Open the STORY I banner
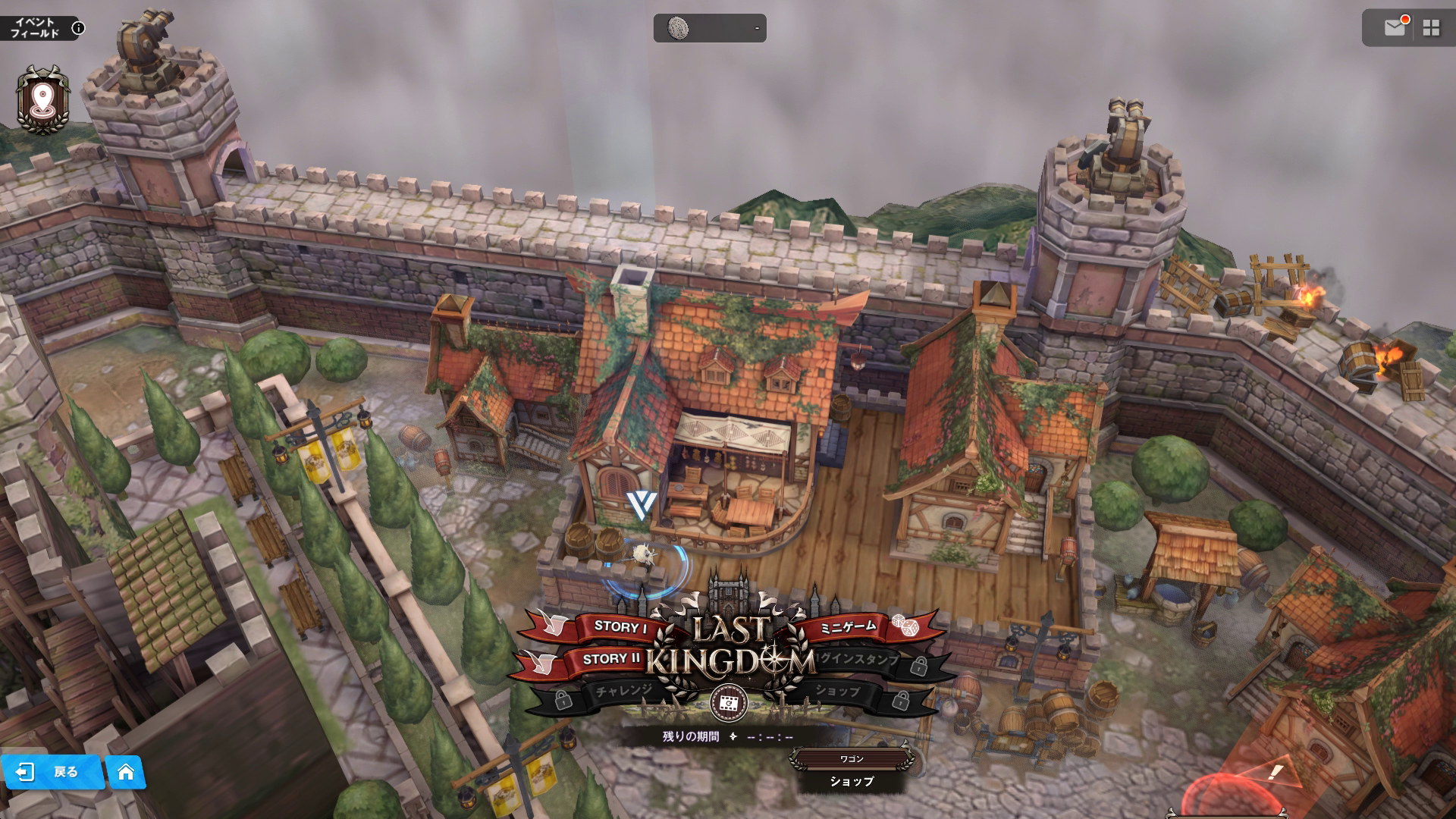The height and width of the screenshot is (819, 1456). [620, 626]
